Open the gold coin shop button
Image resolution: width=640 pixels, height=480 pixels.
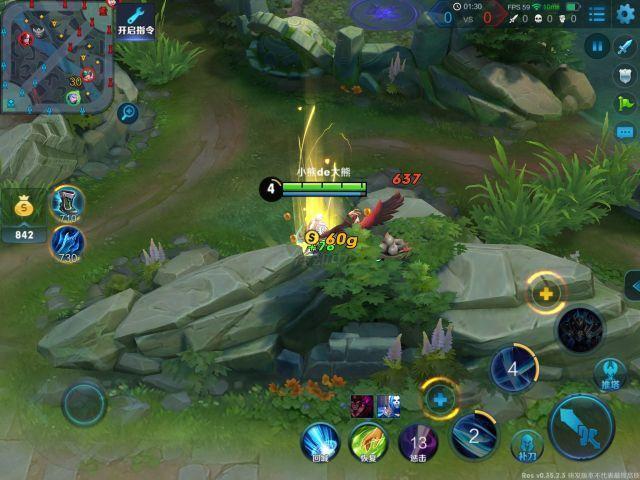click(x=23, y=207)
